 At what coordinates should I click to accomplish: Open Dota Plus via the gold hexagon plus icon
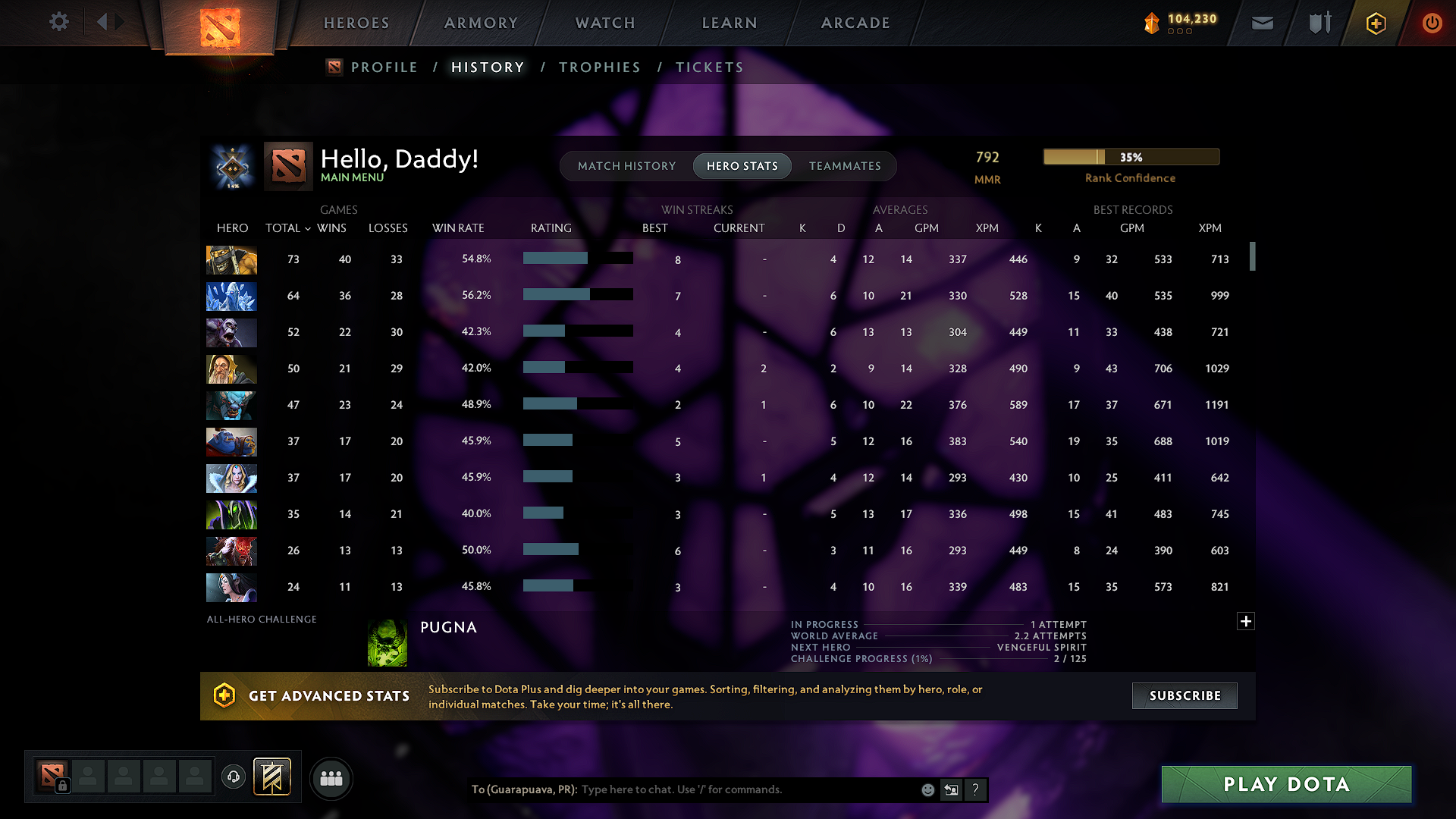click(1375, 23)
